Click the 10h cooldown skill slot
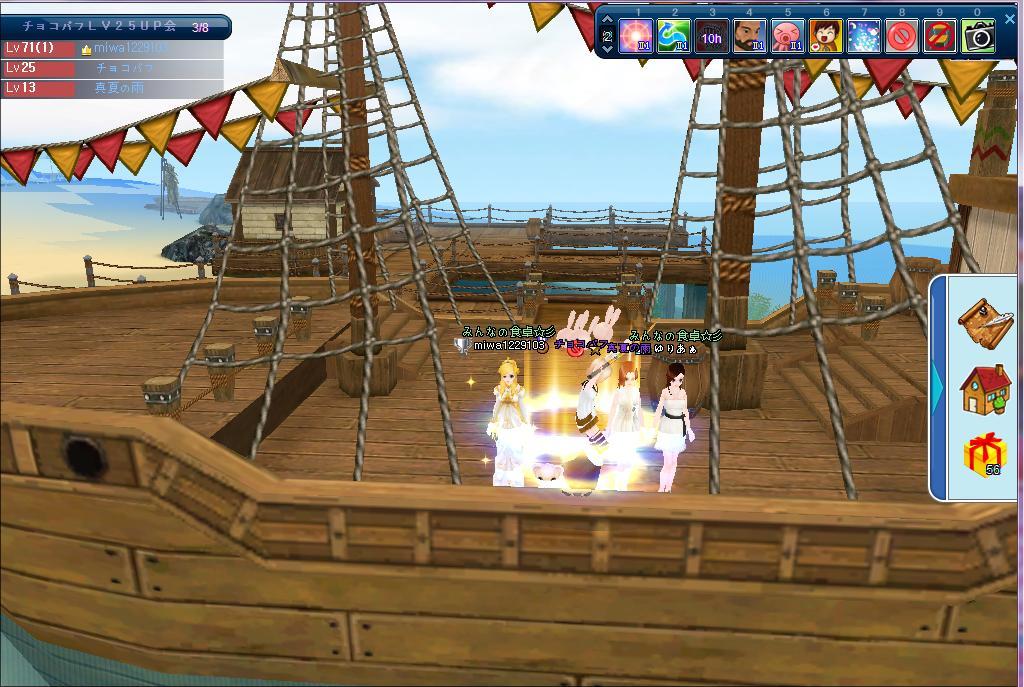The width and height of the screenshot is (1024, 687). (712, 38)
